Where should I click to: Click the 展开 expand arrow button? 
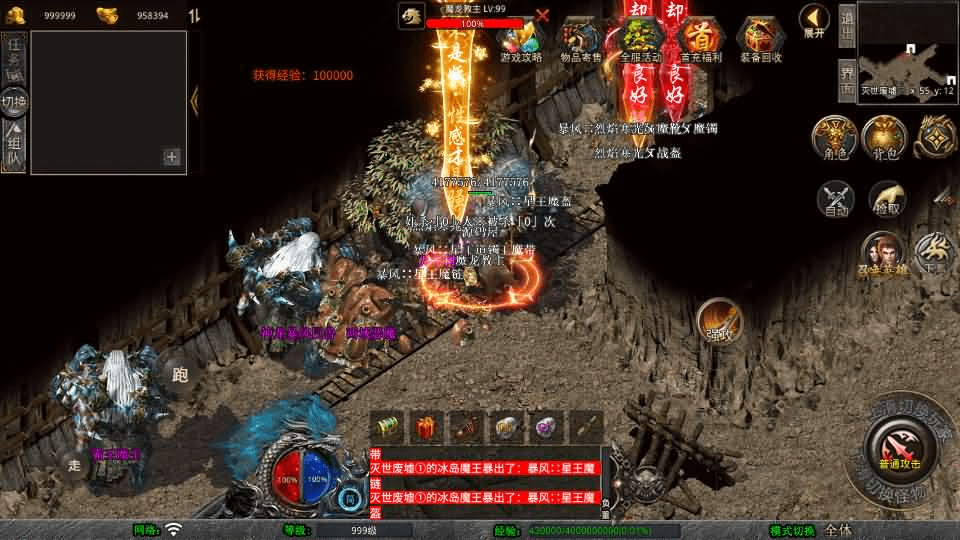coord(814,18)
